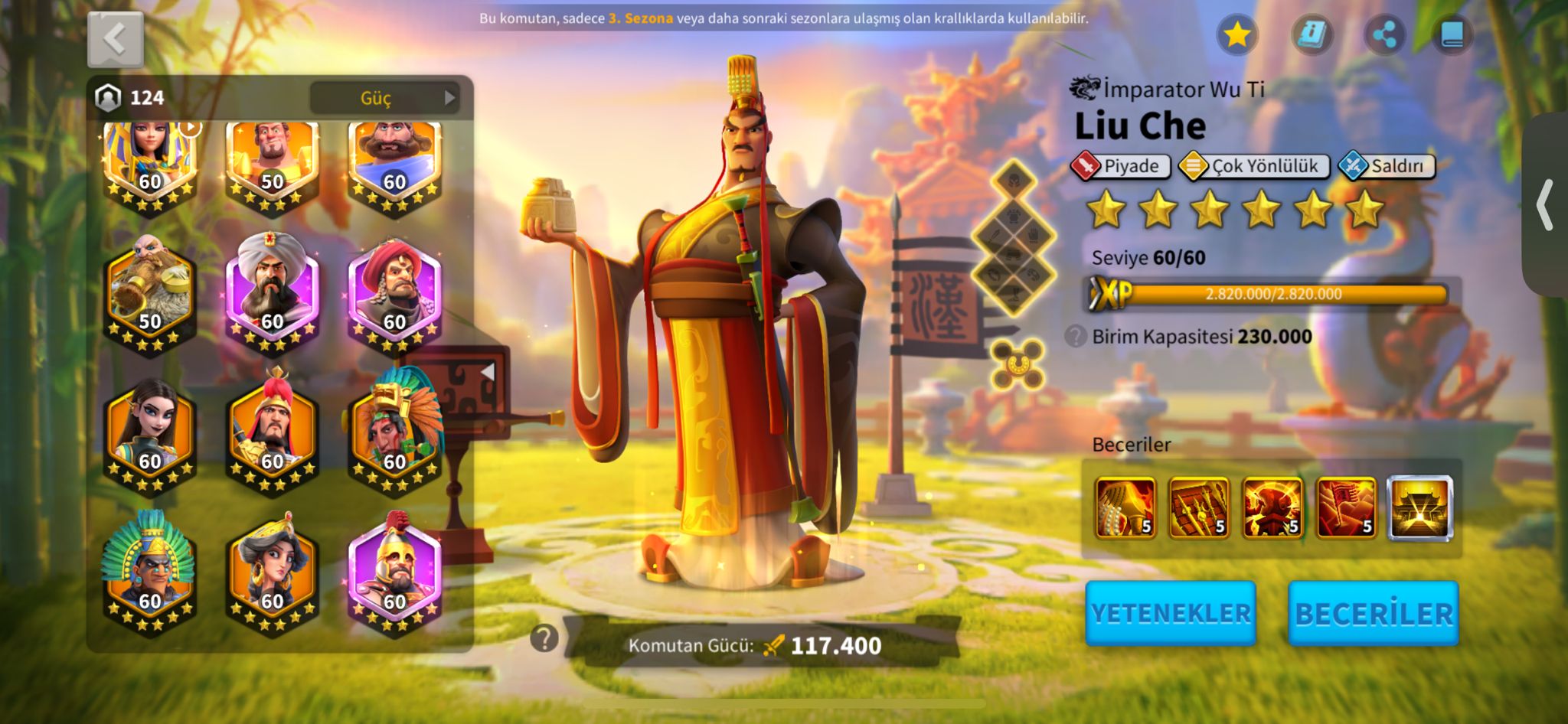The image size is (1568, 724).
Task: Open the commander info book icon
Action: pos(1312,34)
